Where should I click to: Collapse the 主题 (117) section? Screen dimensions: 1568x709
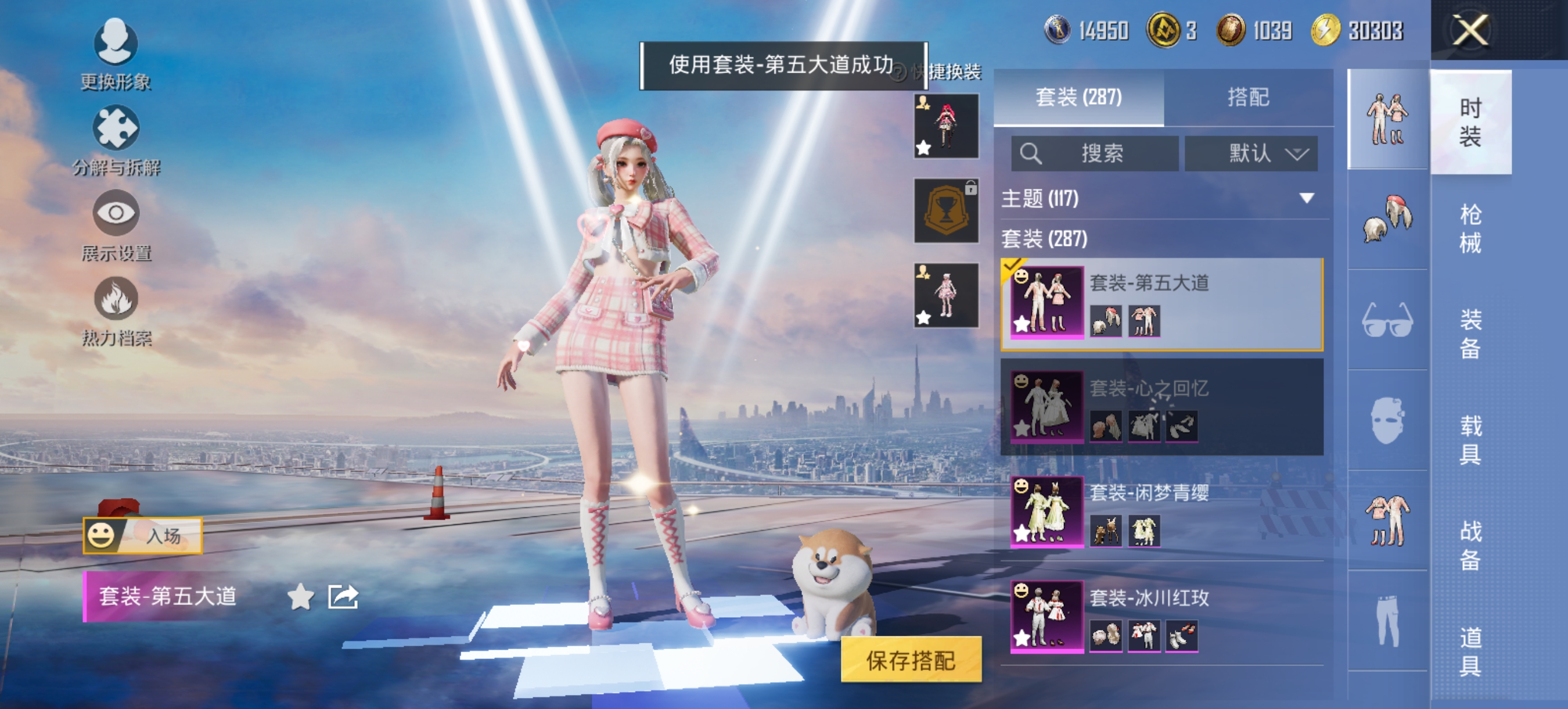coord(1306,198)
